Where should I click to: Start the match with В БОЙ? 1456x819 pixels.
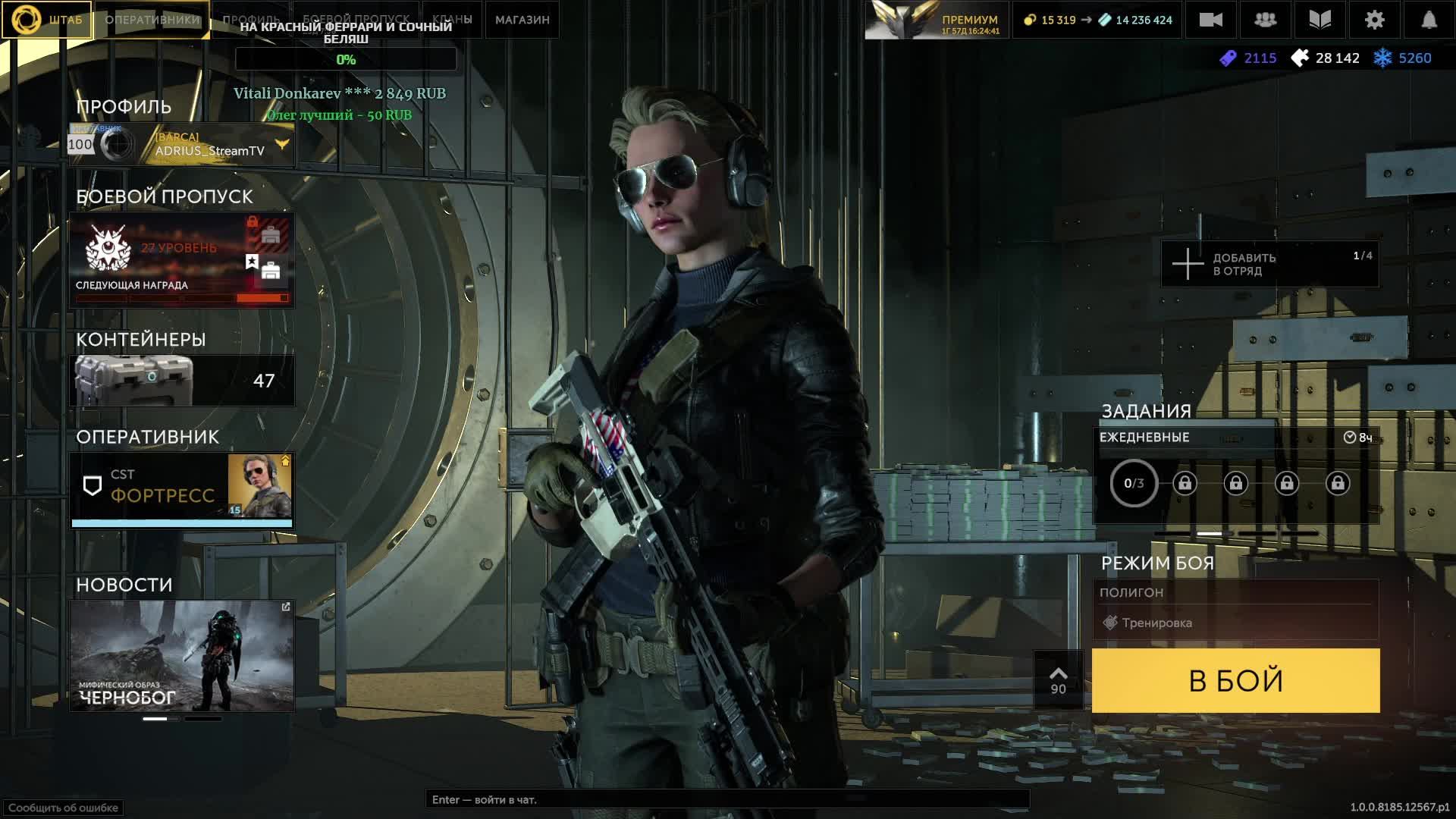pos(1235,680)
